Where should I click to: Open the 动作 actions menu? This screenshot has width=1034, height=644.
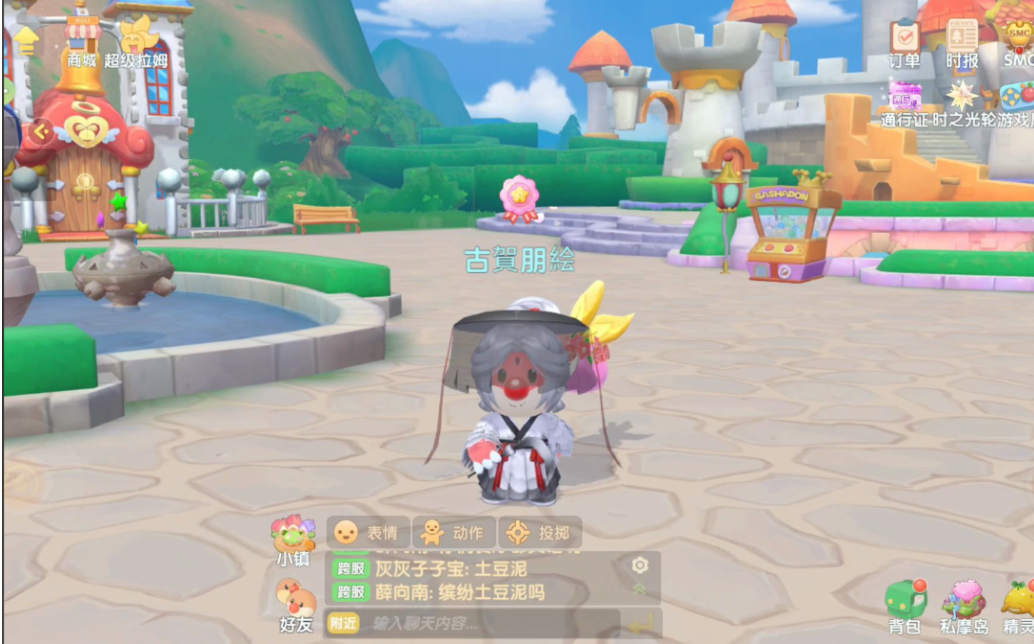[452, 532]
